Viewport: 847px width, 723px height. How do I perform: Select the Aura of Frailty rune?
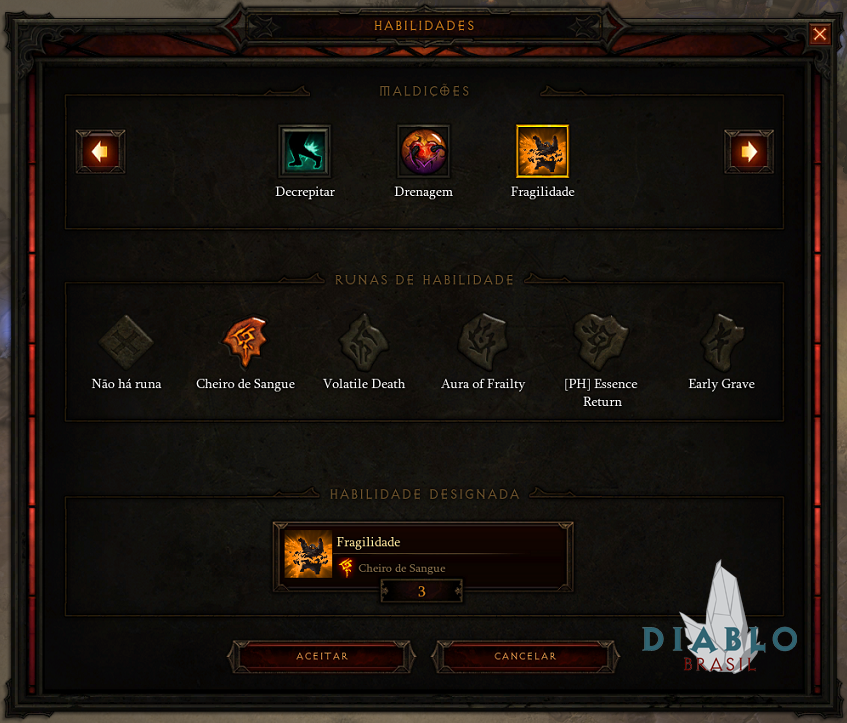(x=483, y=343)
